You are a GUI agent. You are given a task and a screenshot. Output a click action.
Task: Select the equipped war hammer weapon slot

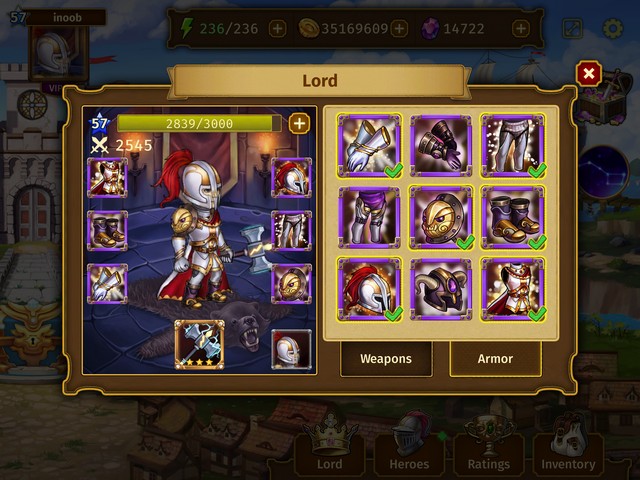pos(199,345)
